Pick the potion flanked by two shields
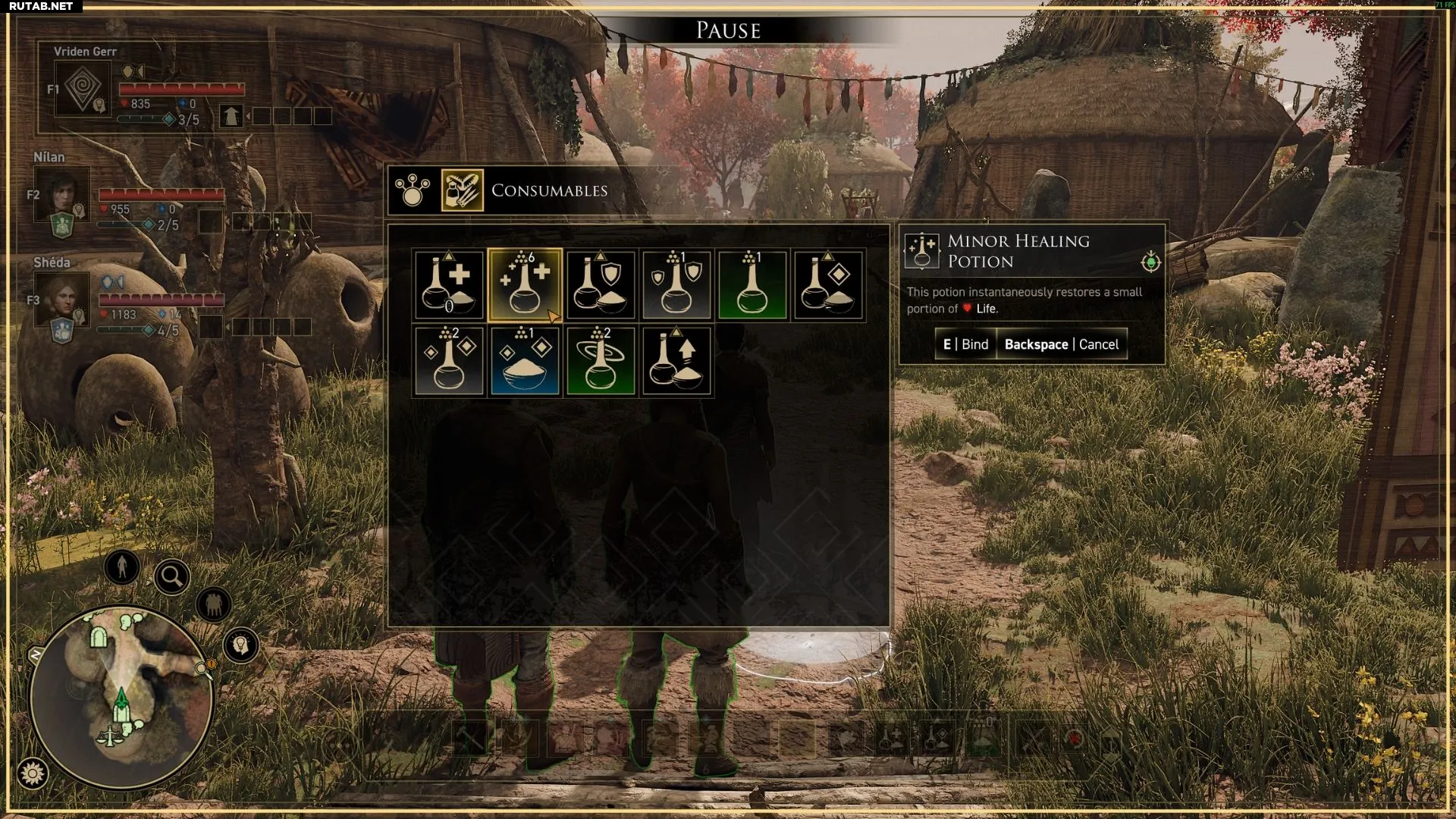 pos(676,285)
